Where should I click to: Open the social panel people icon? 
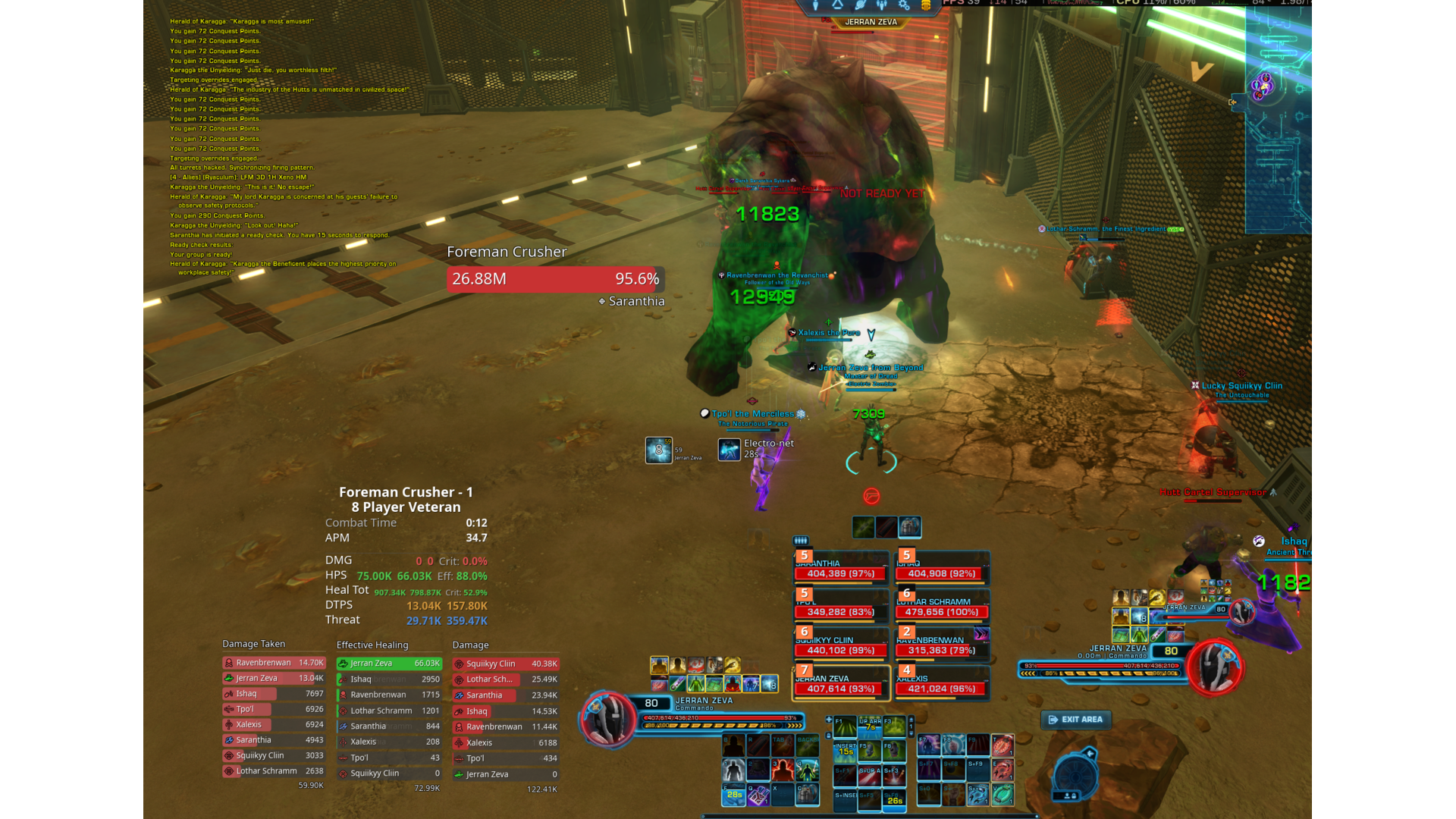(x=881, y=6)
